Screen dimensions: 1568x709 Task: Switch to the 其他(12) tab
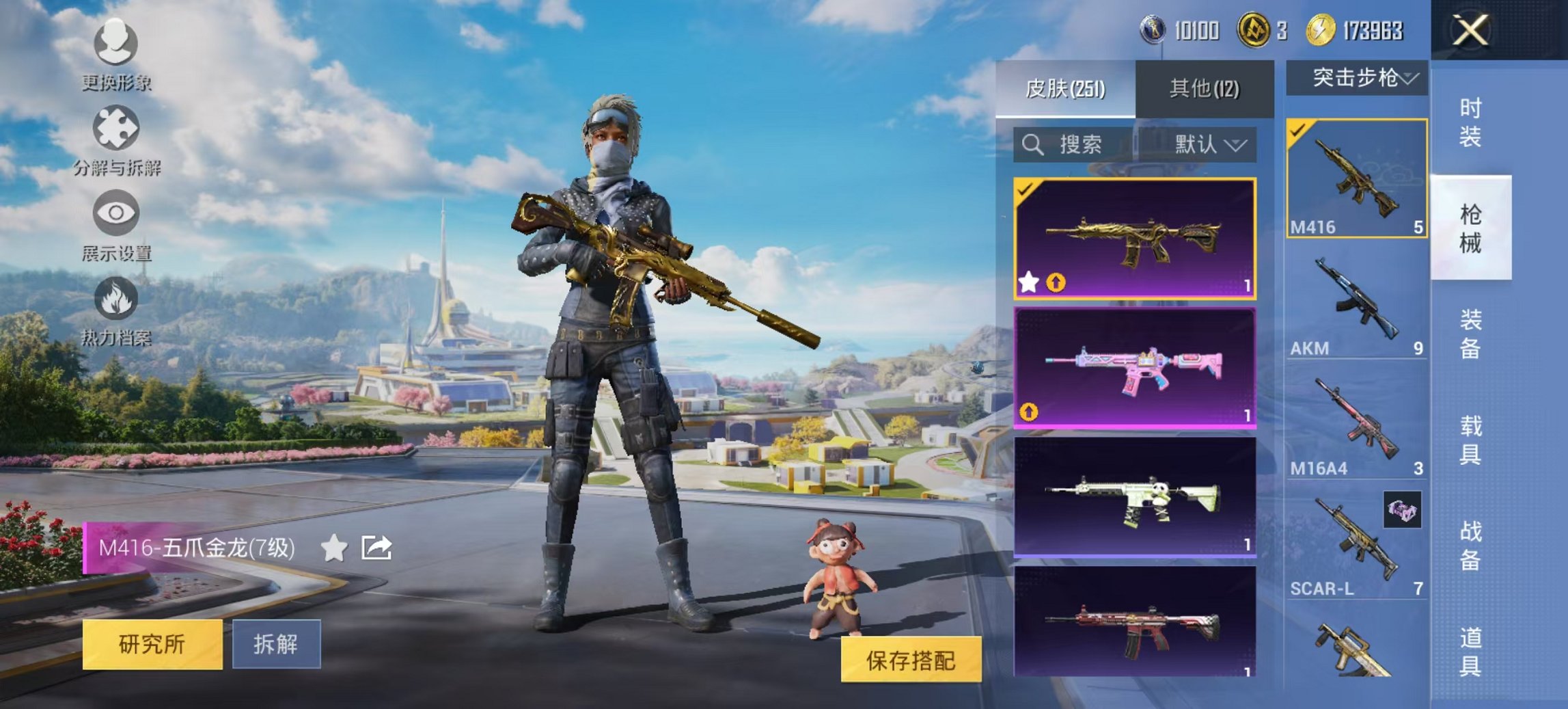click(x=1203, y=88)
